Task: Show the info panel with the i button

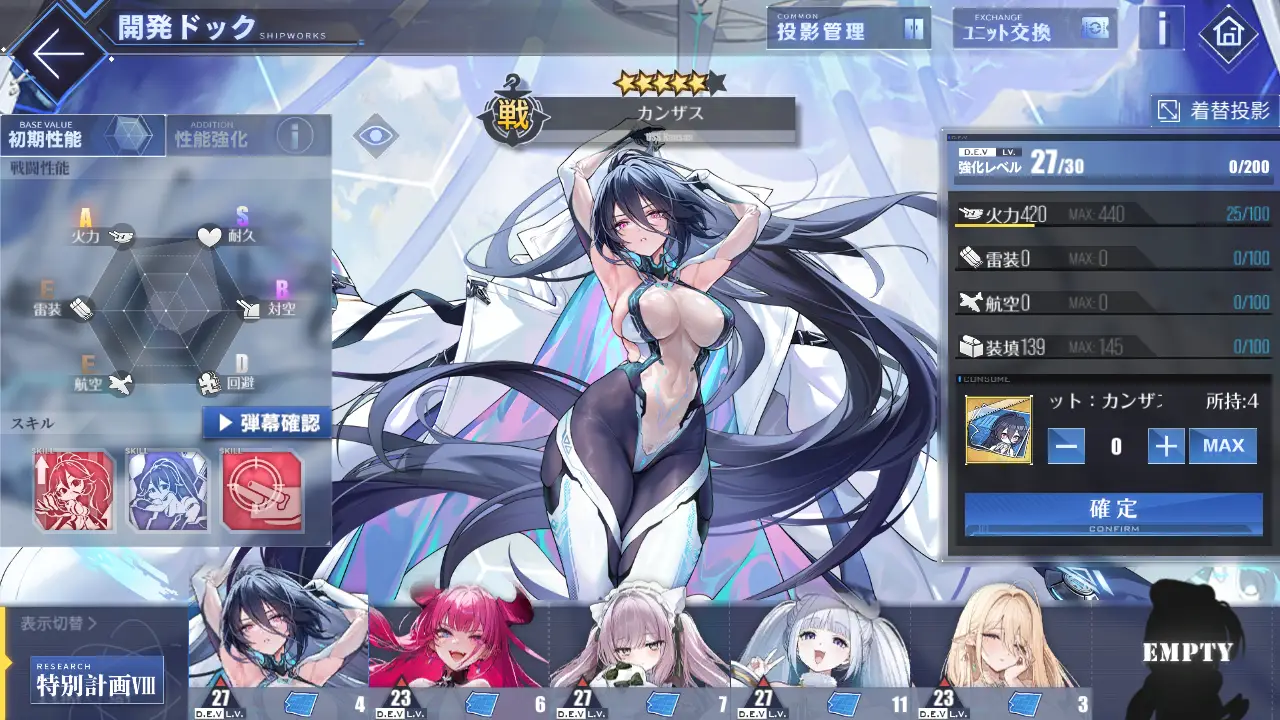Action: (1161, 30)
